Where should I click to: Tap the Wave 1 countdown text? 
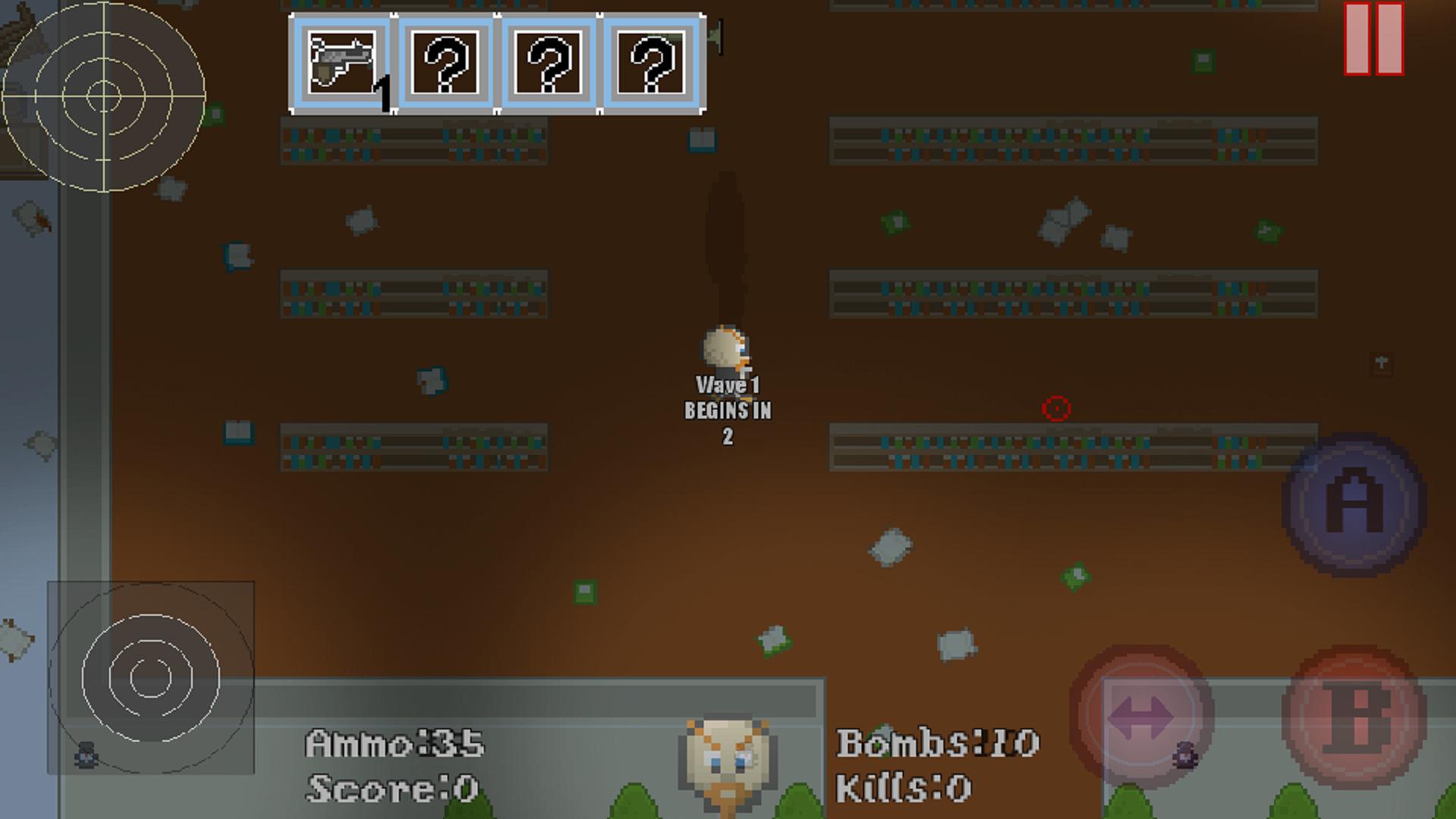tap(728, 409)
